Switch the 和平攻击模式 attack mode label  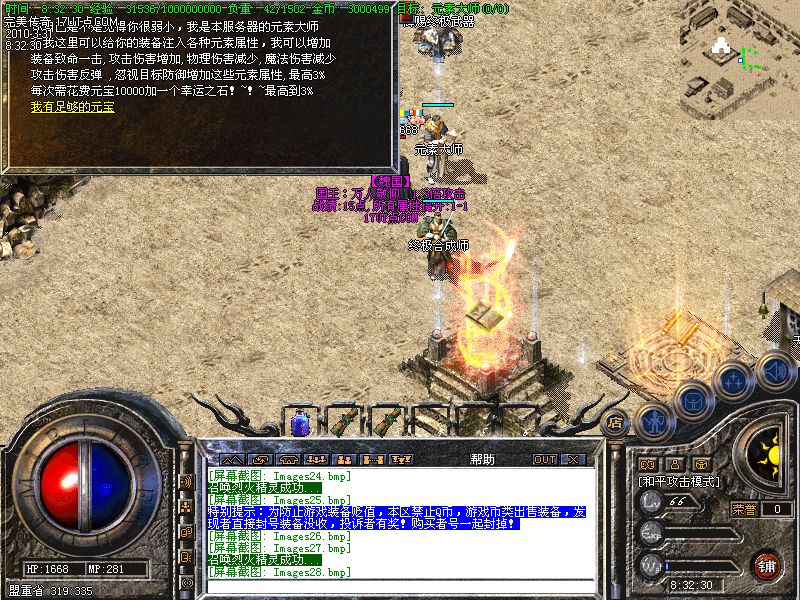tap(680, 481)
